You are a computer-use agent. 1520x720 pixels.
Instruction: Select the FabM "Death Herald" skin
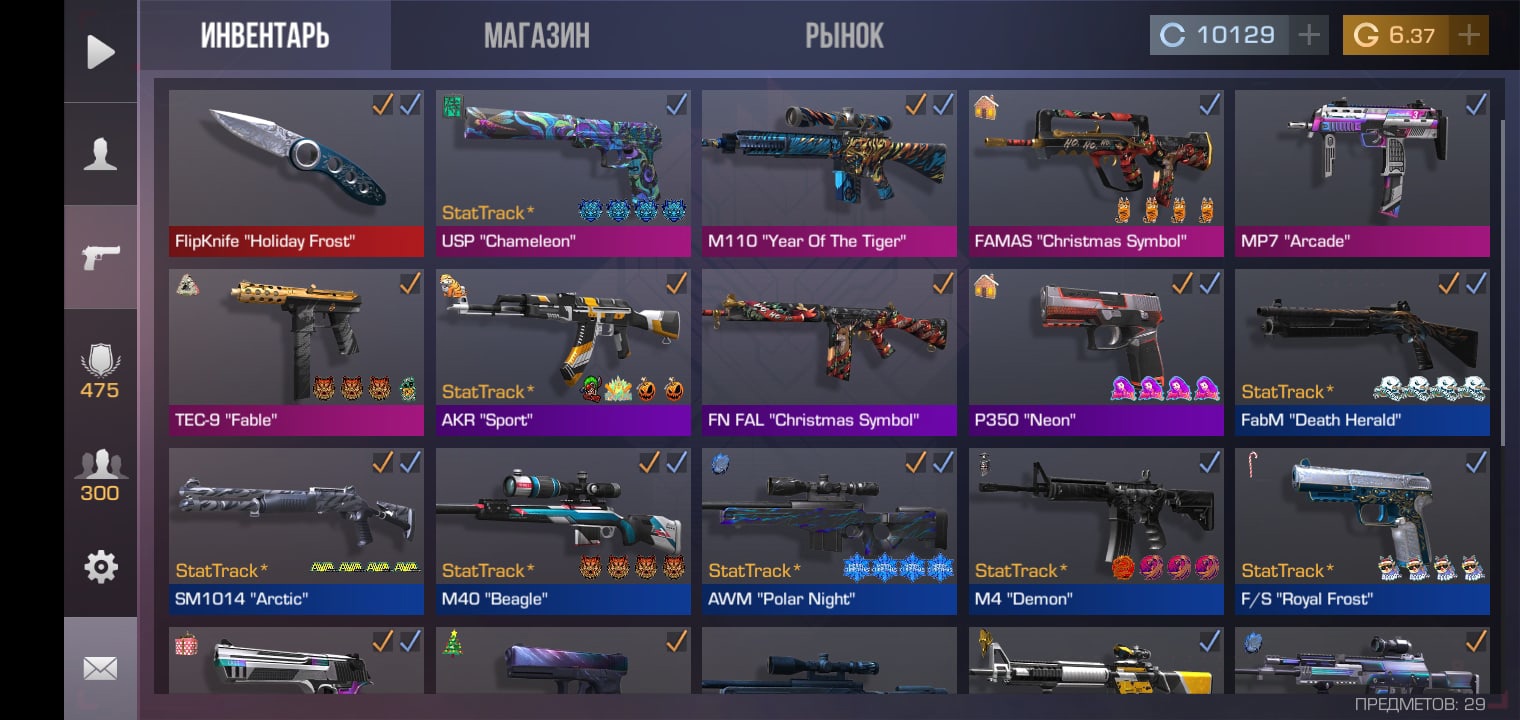point(1362,352)
